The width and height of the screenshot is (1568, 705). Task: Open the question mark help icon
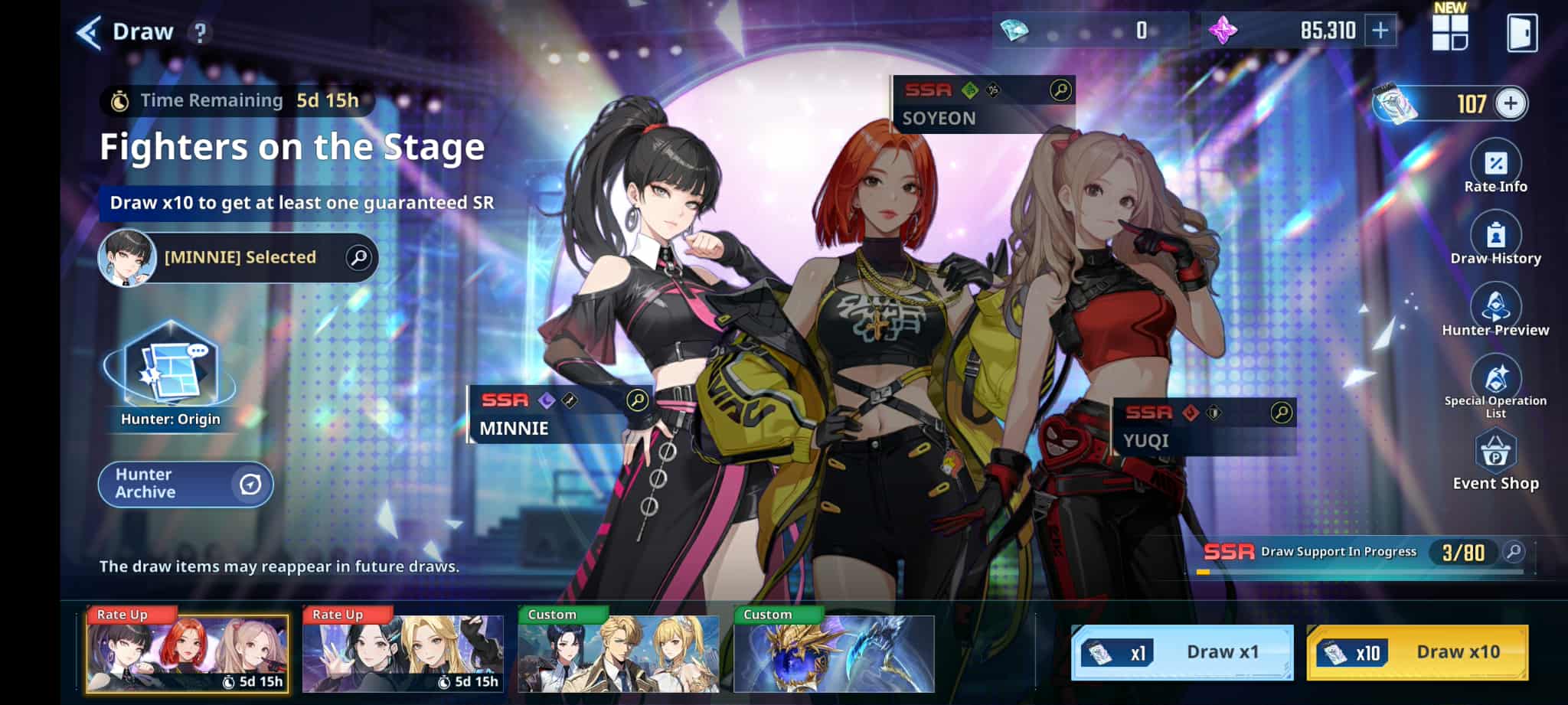[x=200, y=33]
